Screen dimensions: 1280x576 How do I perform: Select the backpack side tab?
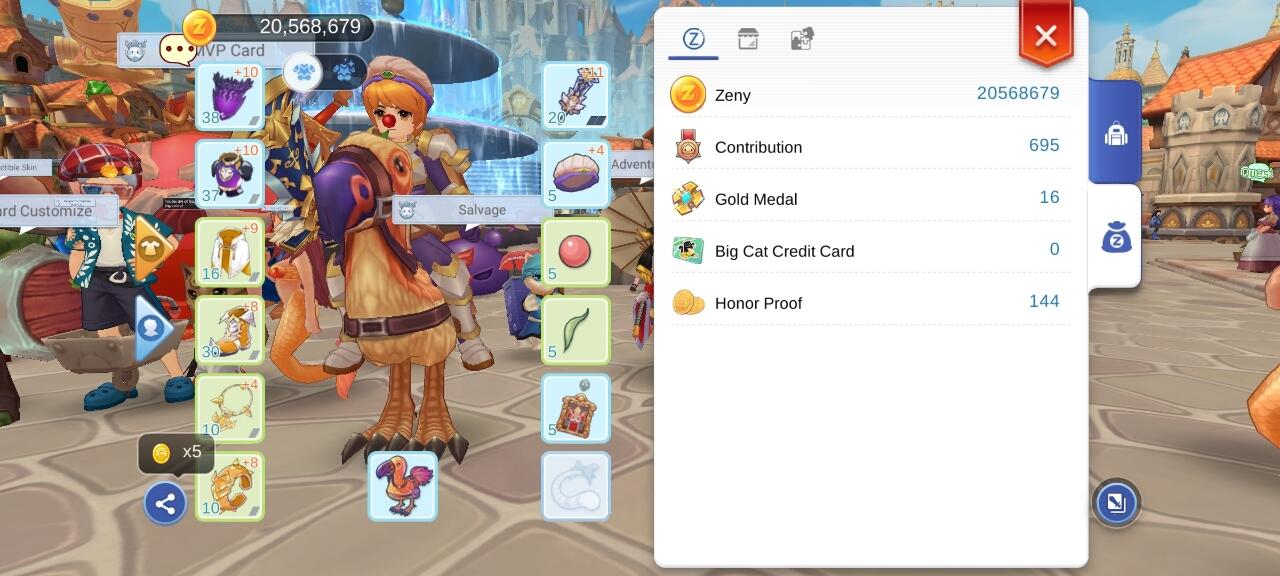[x=1116, y=133]
